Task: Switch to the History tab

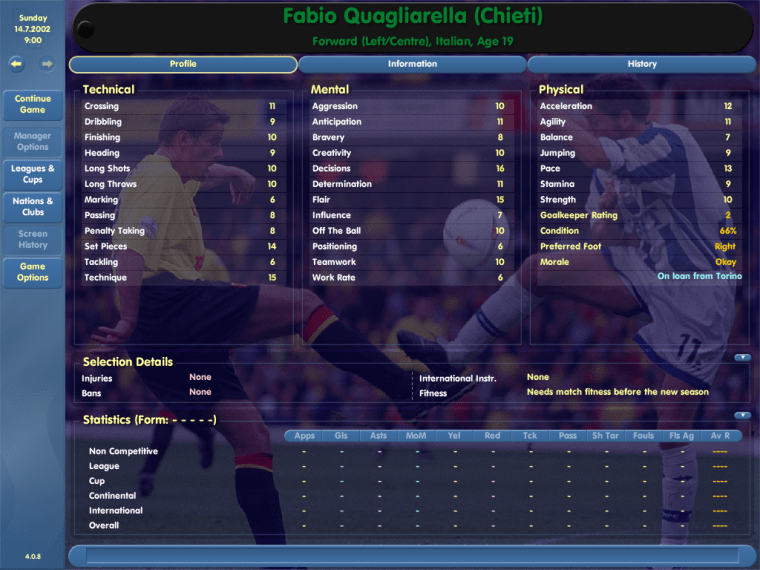Action: coord(642,64)
